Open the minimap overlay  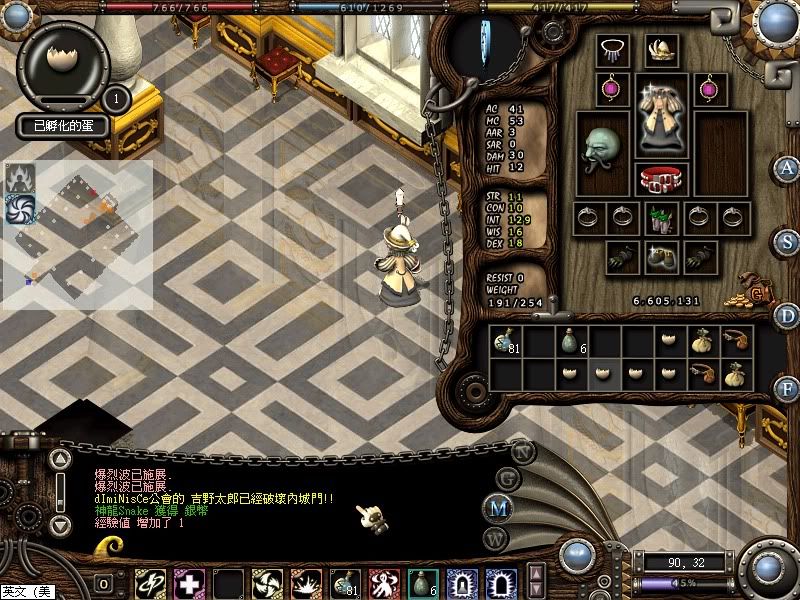pos(78,234)
